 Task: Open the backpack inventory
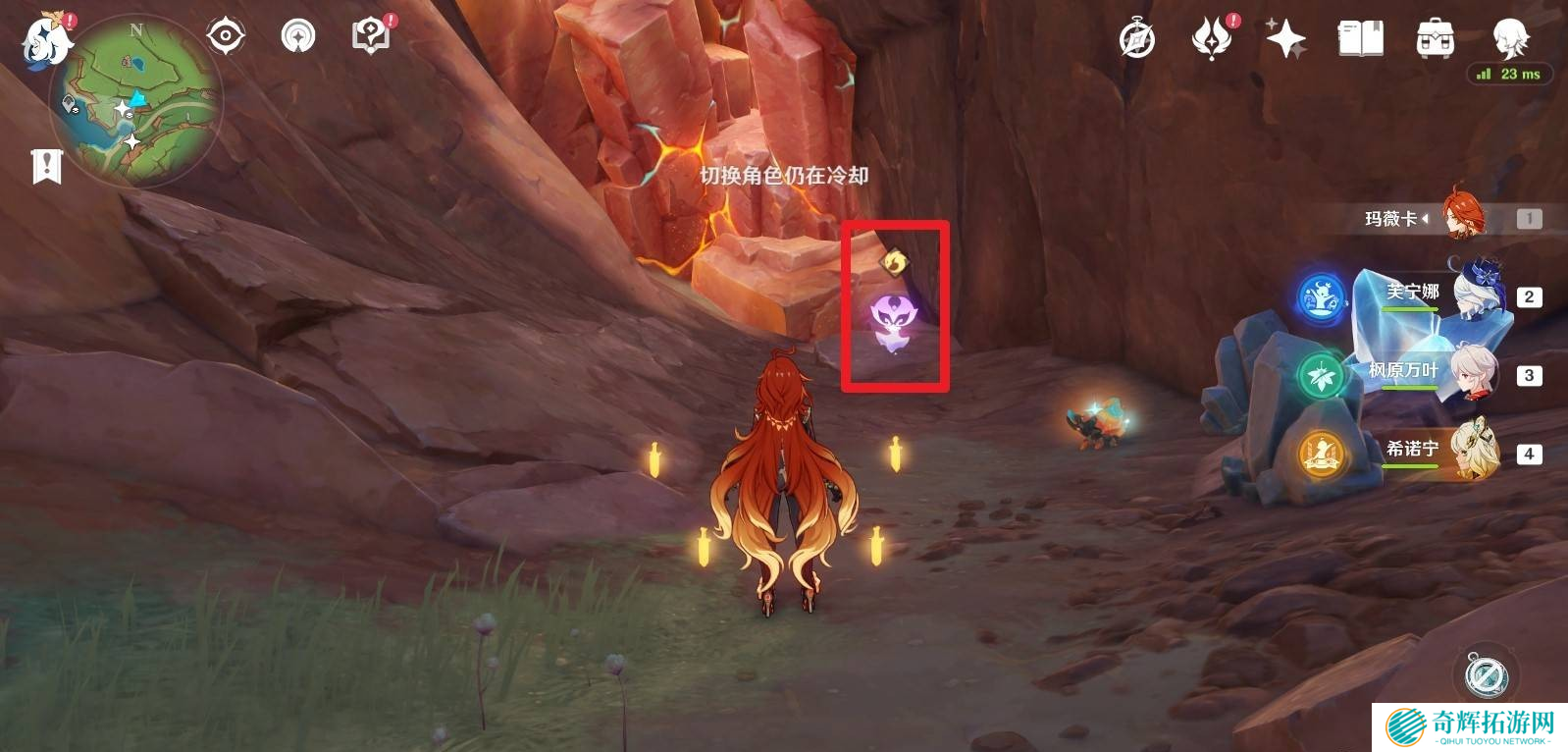1435,39
